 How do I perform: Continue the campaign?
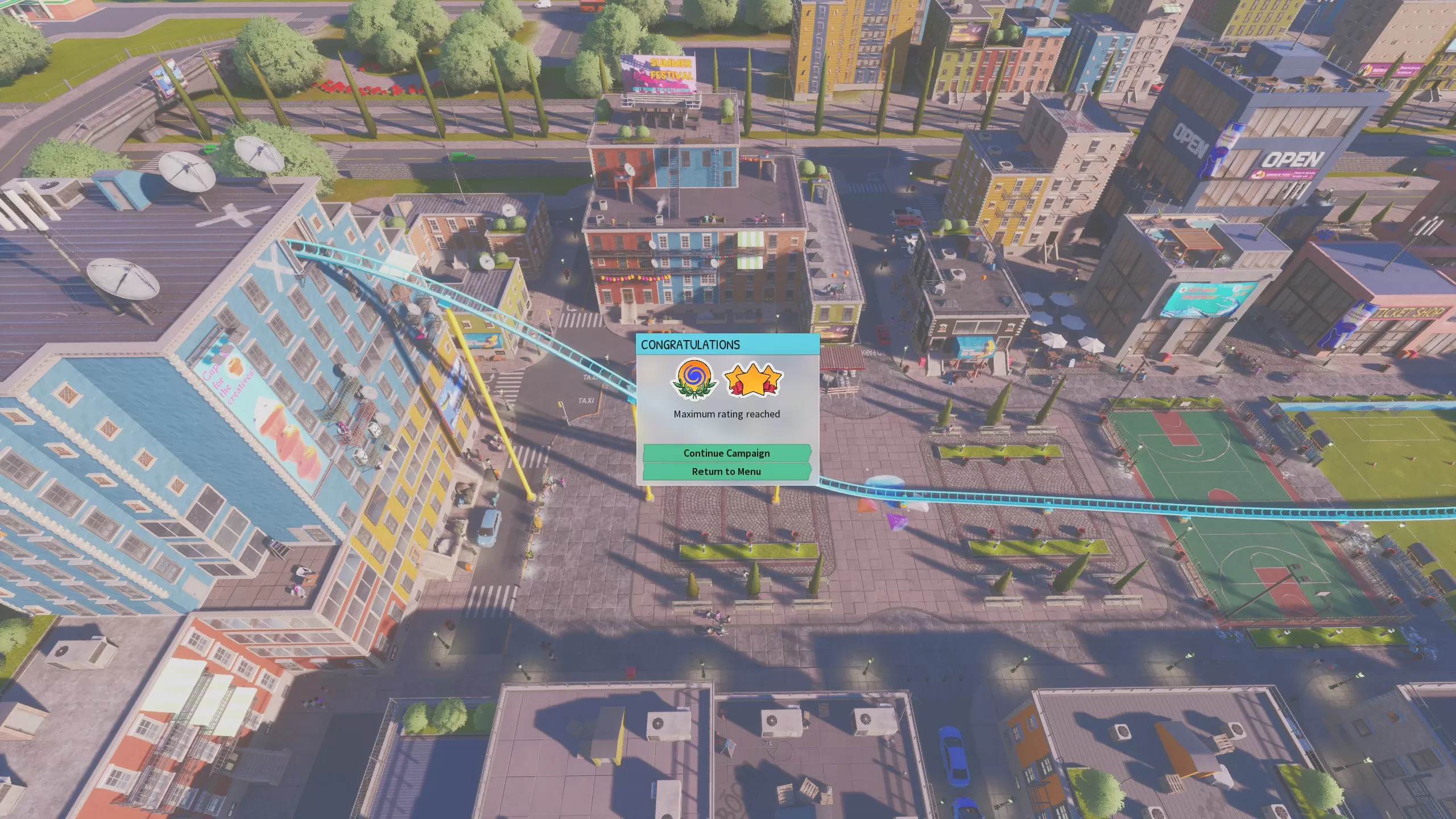coord(726,453)
